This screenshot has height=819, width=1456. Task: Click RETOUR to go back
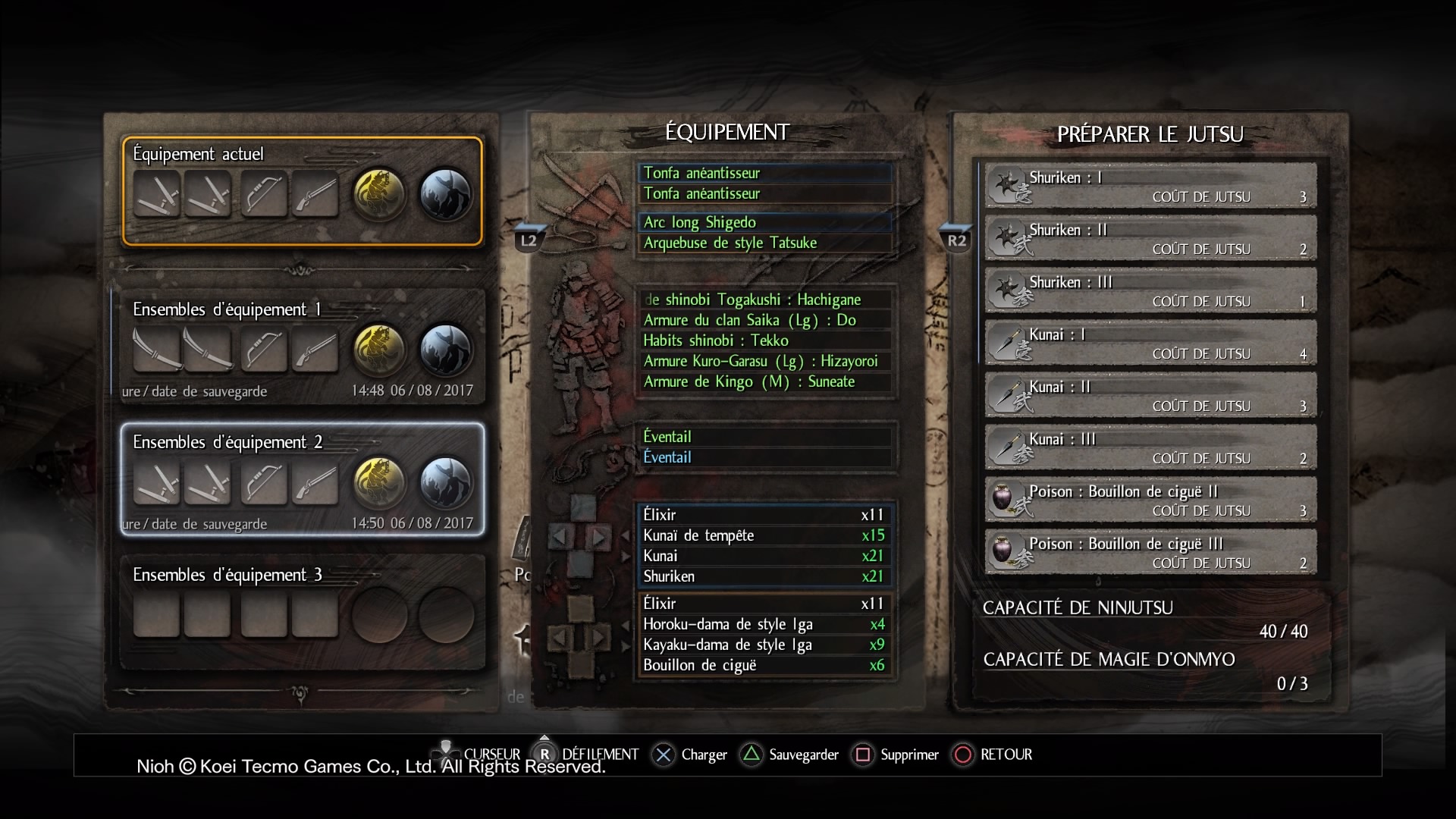(993, 755)
